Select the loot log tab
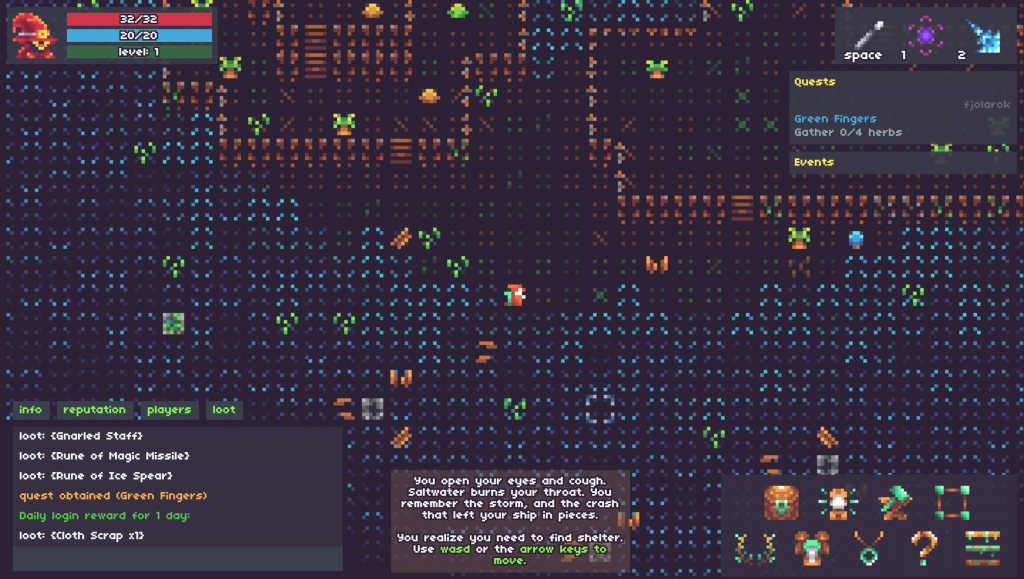This screenshot has height=579, width=1024. point(224,410)
